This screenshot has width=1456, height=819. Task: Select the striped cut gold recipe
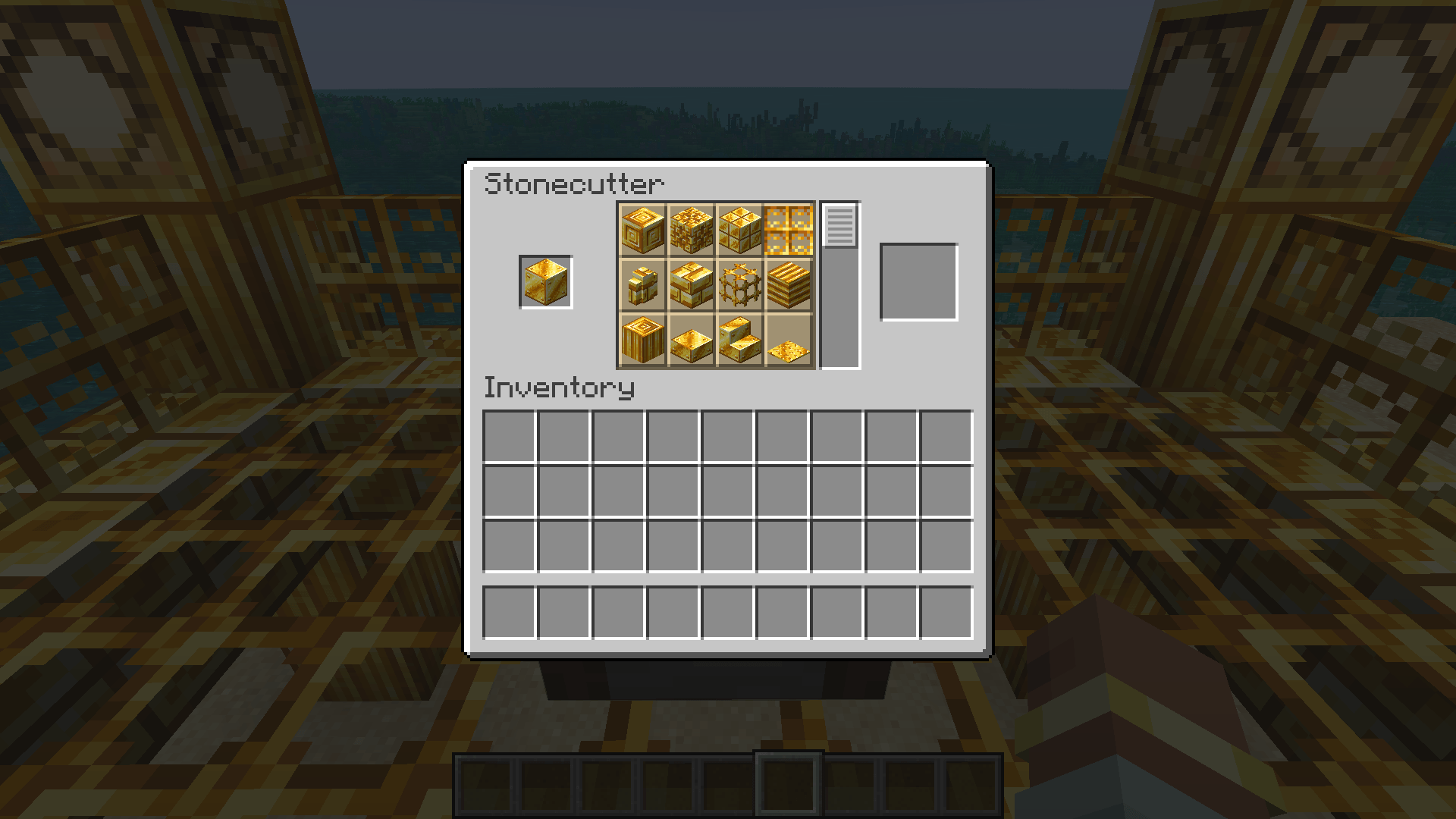pos(787,284)
